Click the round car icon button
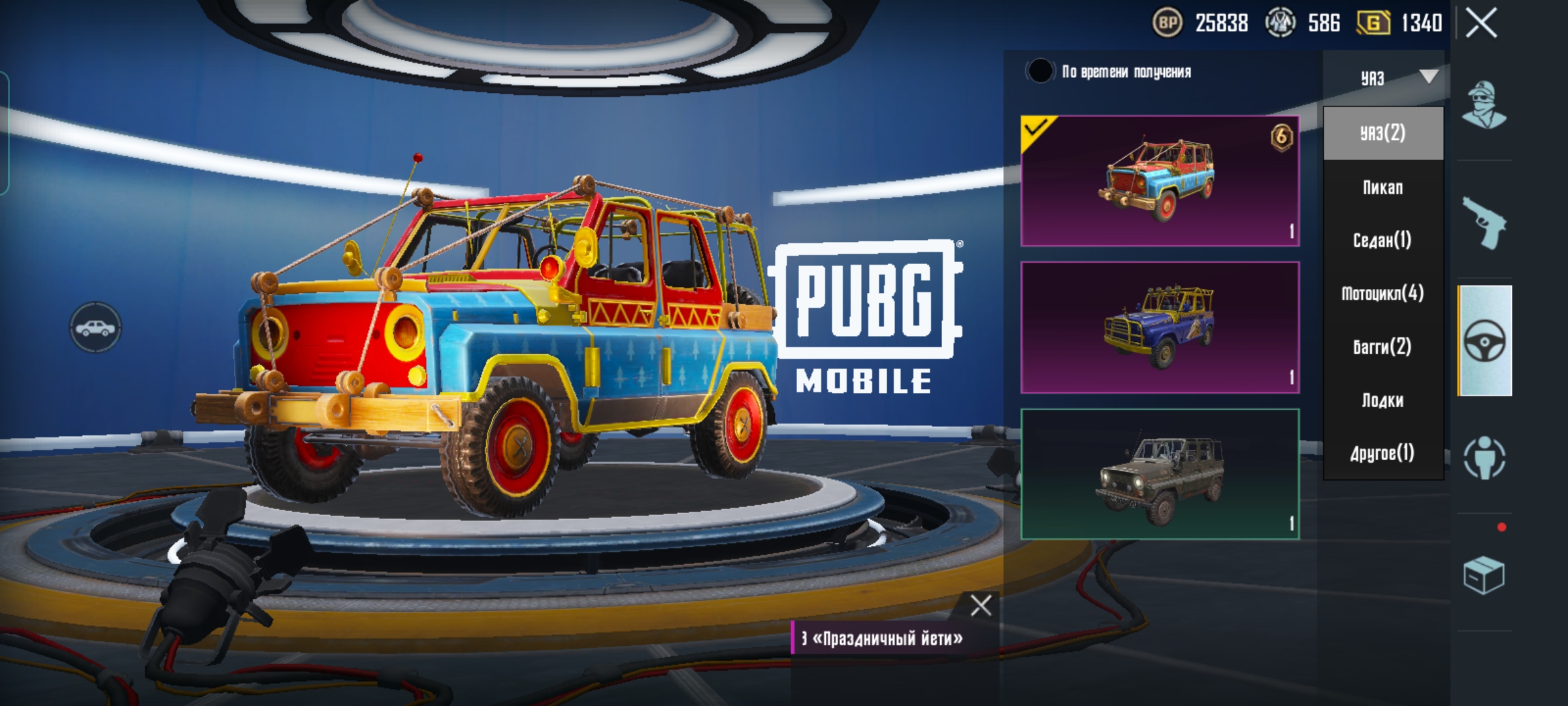 95,328
